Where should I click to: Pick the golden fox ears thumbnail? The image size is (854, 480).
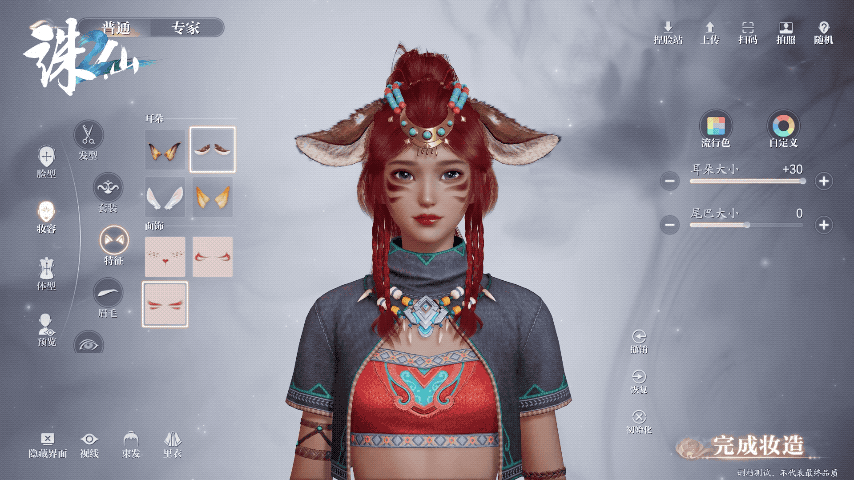[x=212, y=197]
